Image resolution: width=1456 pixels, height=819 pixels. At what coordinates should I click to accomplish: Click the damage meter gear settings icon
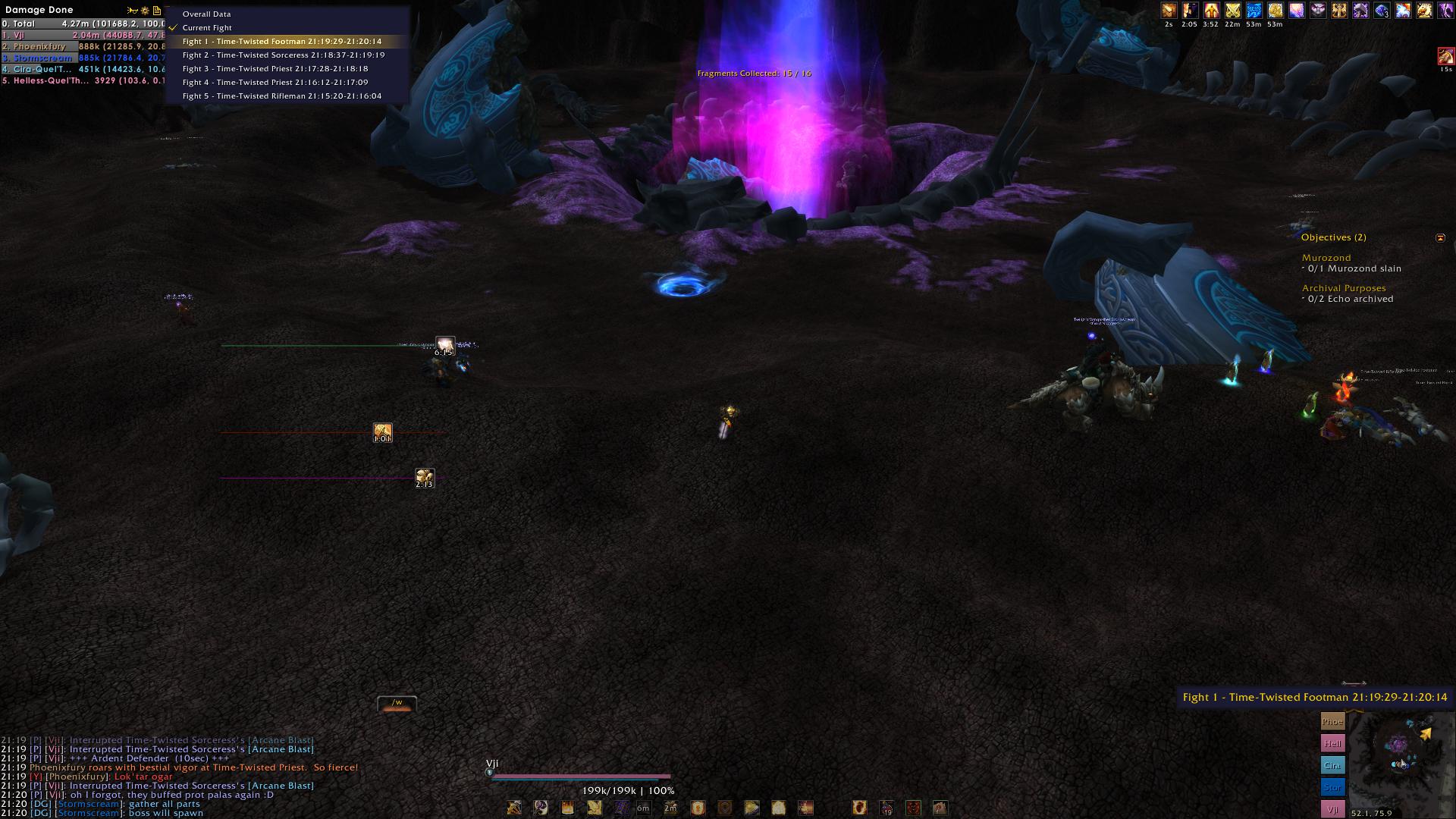[145, 11]
